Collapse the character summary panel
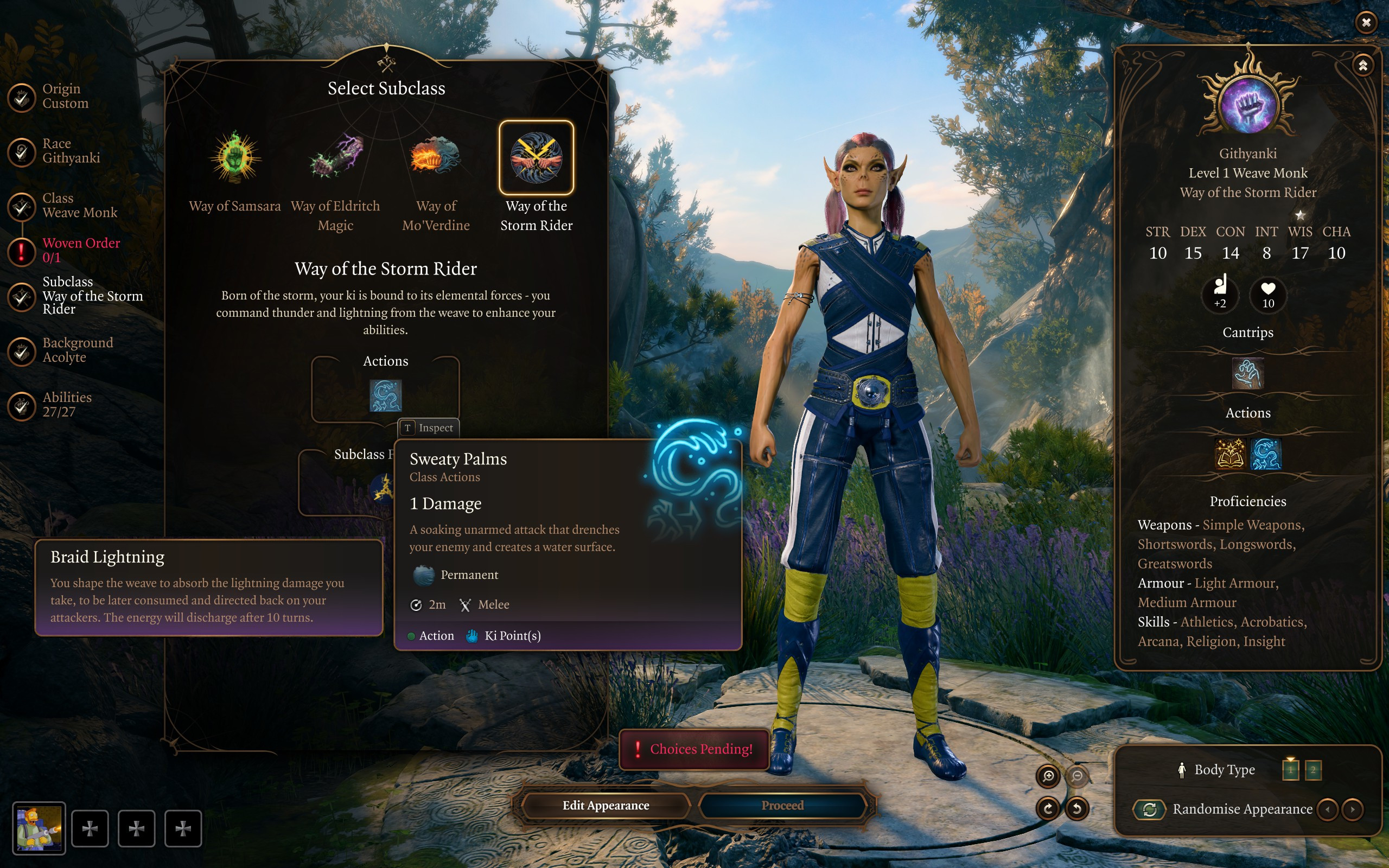This screenshot has height=868, width=1389. point(1362,66)
